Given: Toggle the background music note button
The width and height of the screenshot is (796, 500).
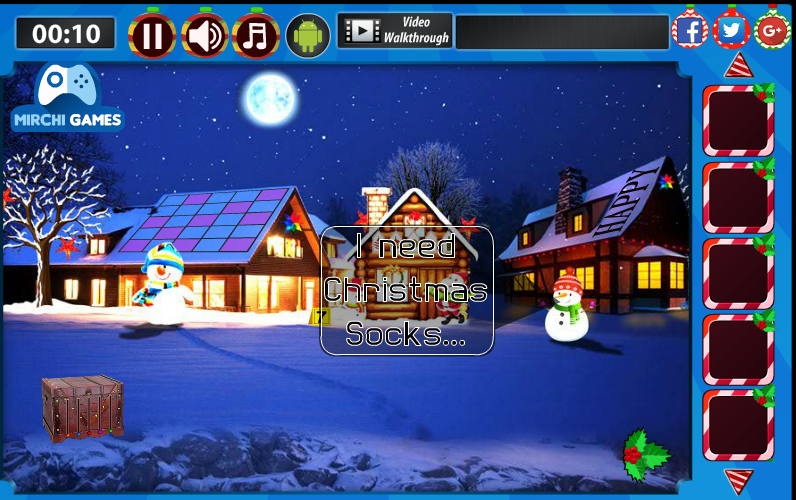Looking at the screenshot, I should click(256, 36).
